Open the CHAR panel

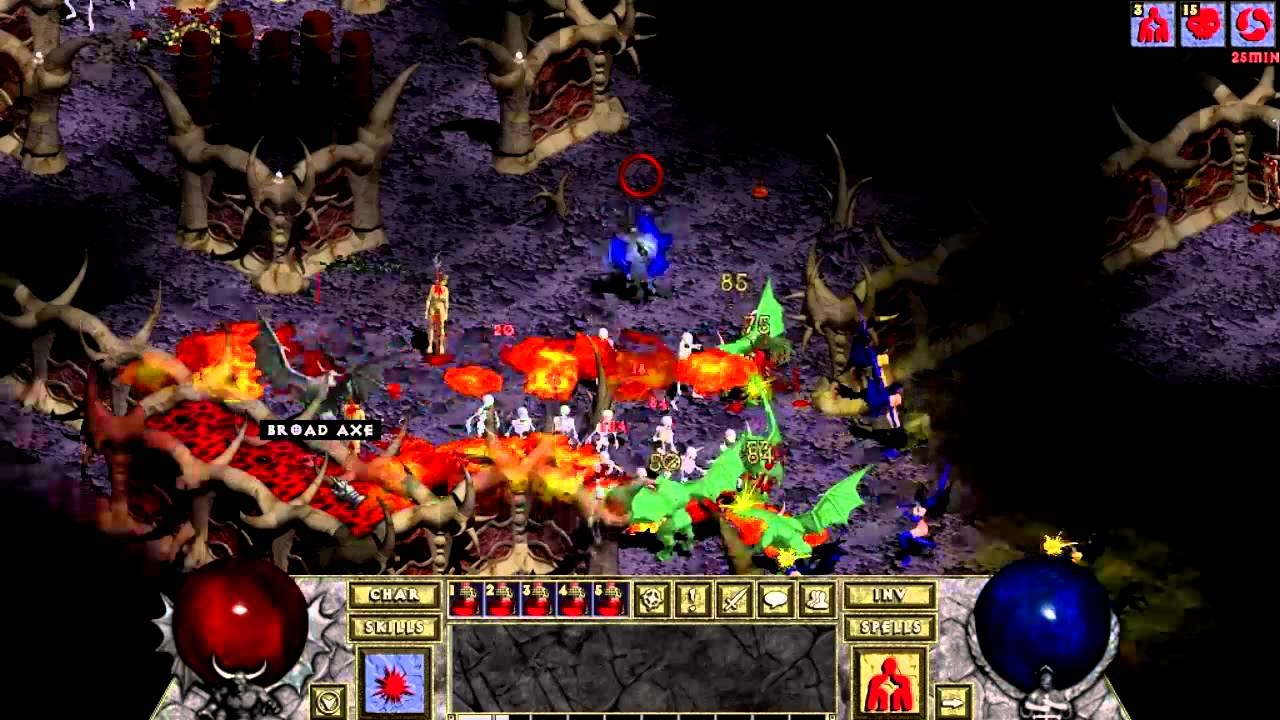[395, 594]
